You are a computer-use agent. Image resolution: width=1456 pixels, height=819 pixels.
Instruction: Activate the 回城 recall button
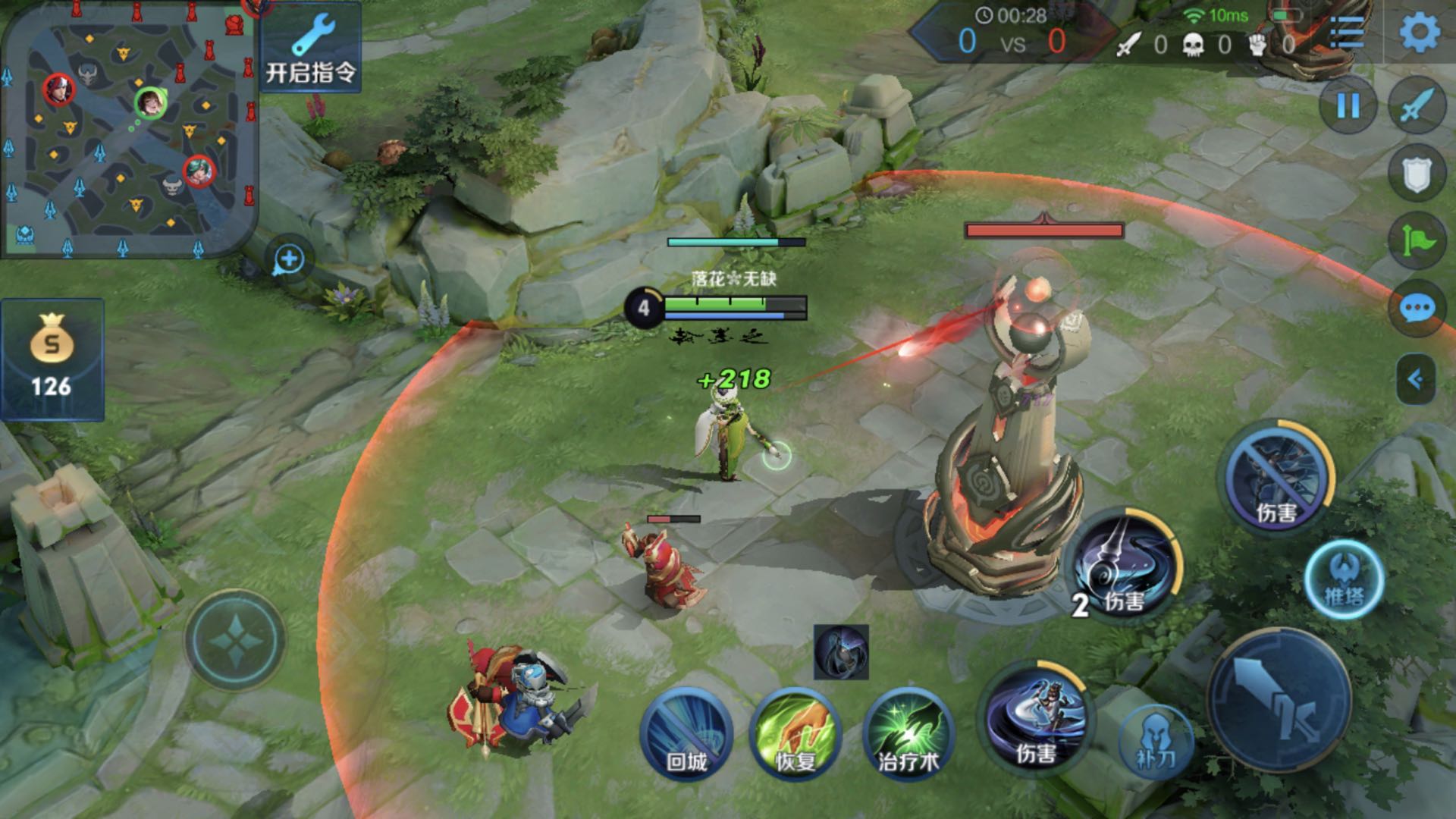pos(686,733)
